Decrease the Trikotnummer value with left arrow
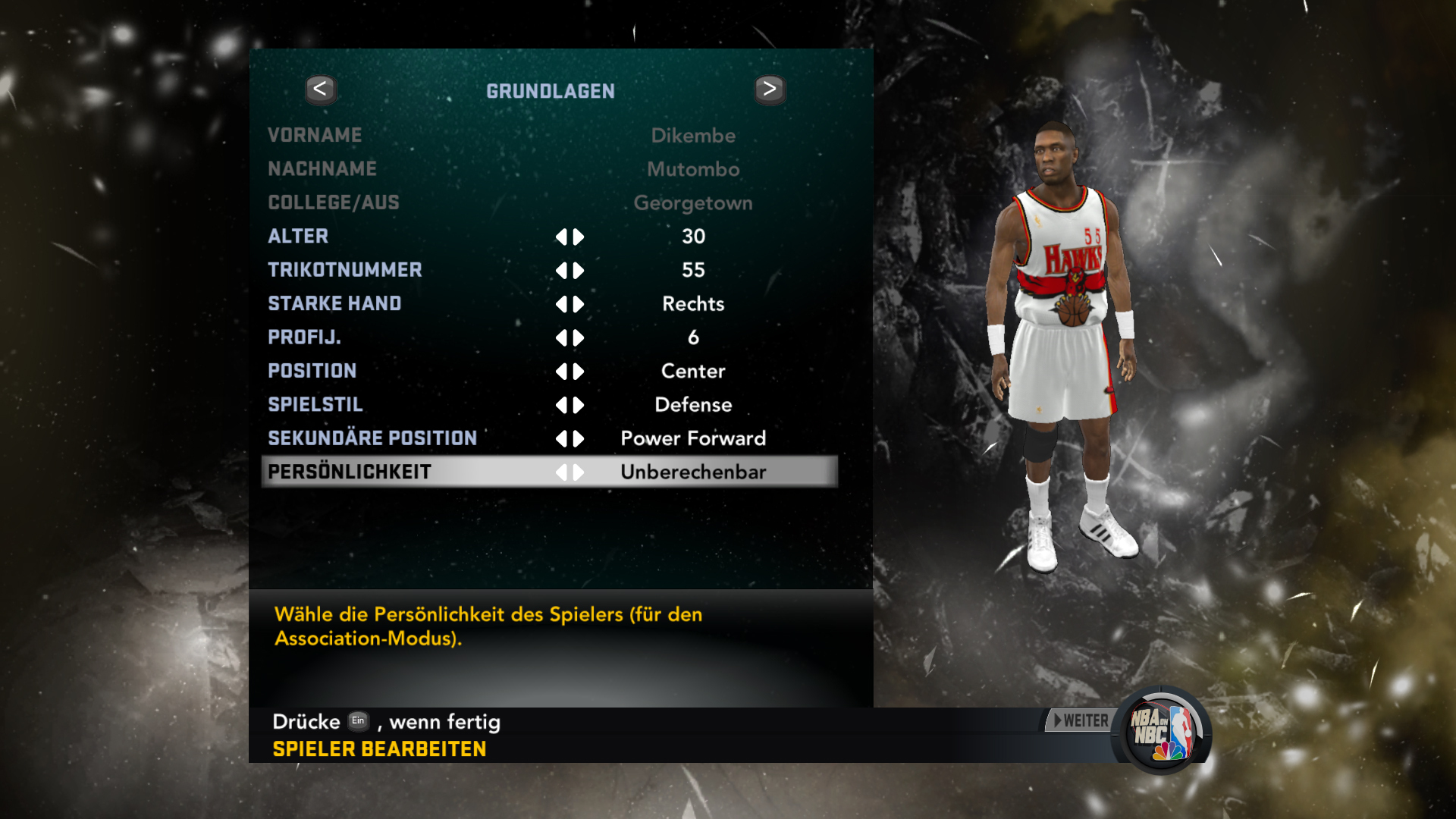Viewport: 1456px width, 819px height. [x=561, y=271]
